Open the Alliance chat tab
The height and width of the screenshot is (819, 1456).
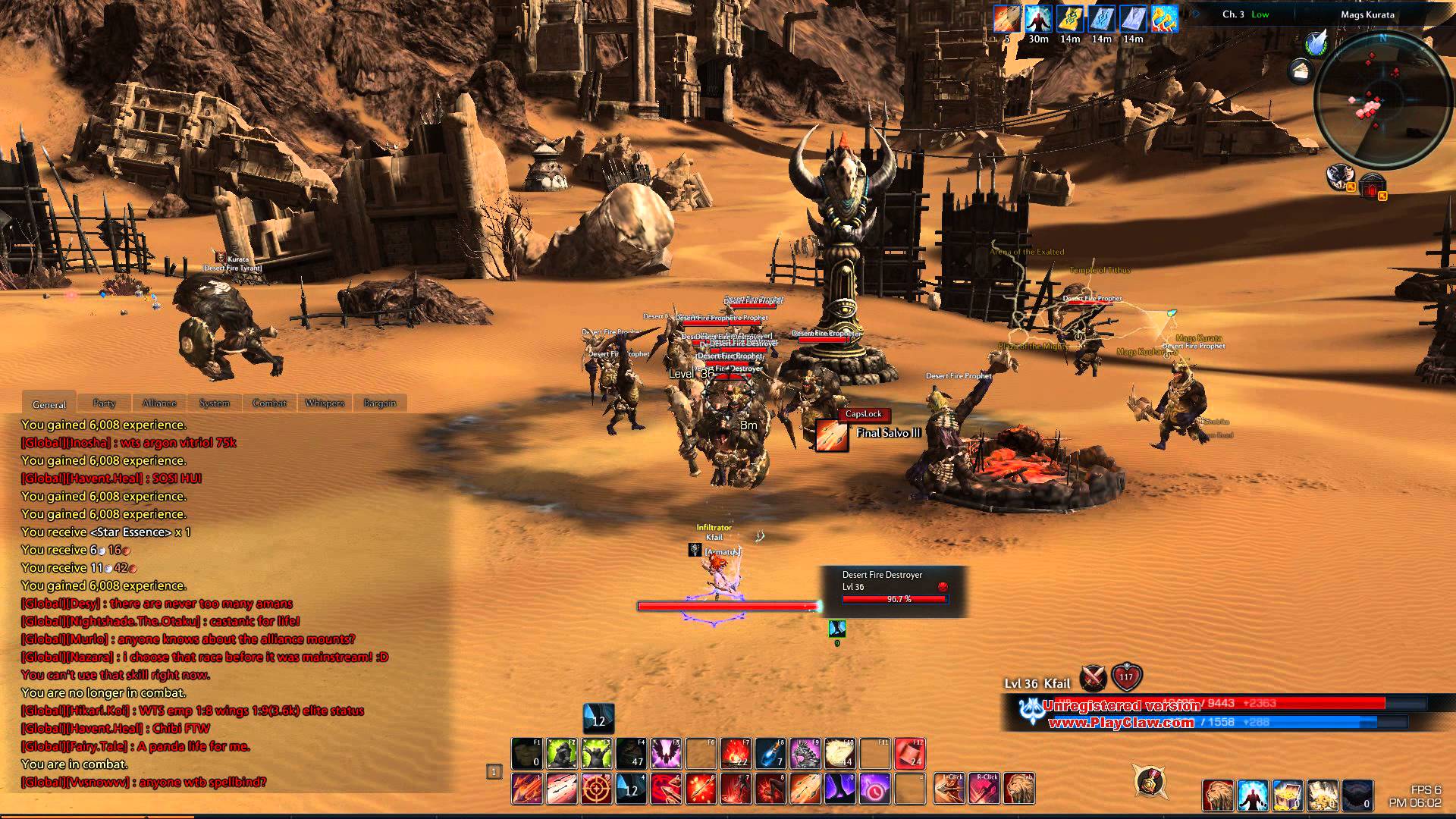(159, 403)
